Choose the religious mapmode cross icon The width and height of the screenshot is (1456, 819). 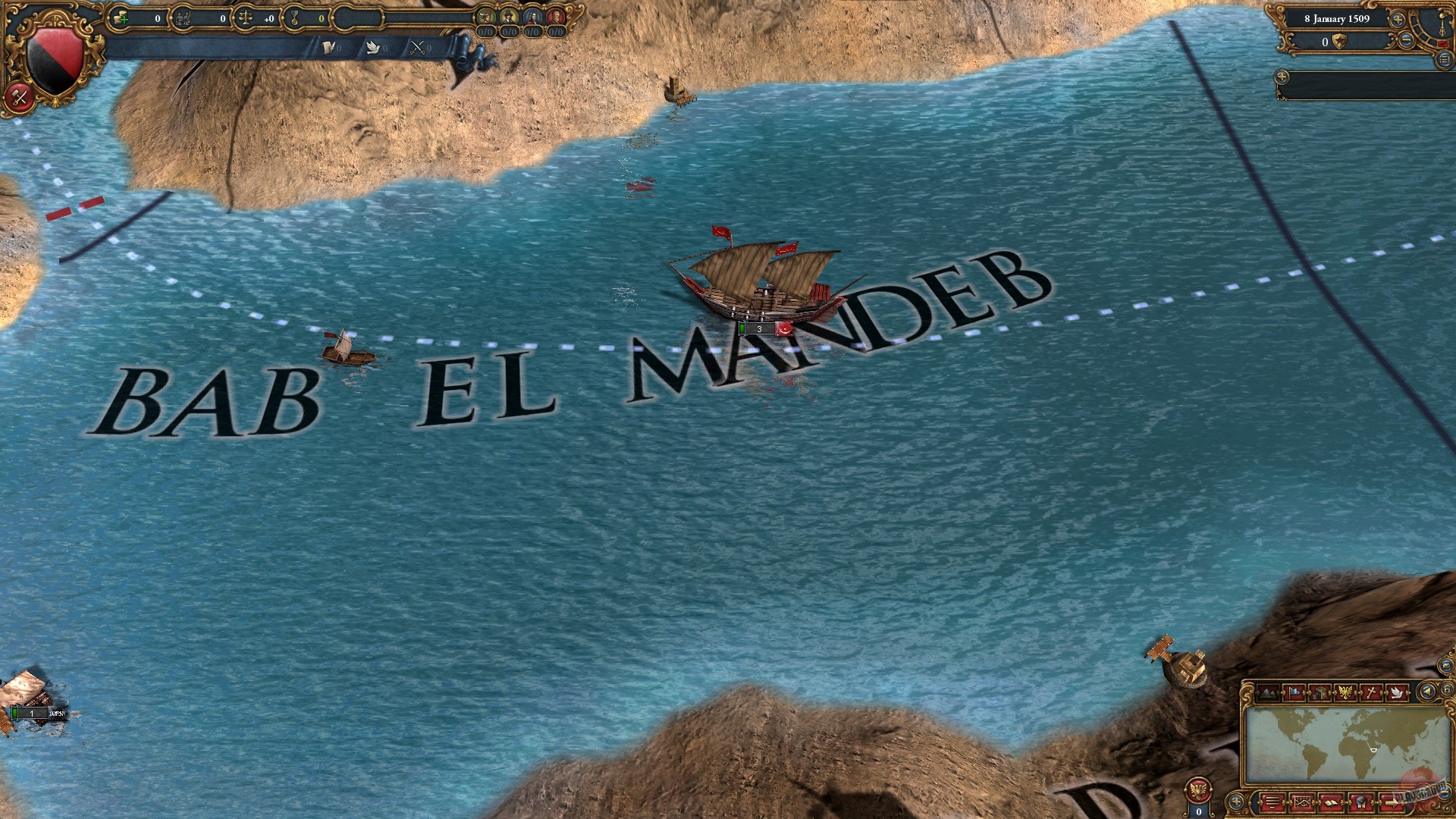(x=1370, y=692)
